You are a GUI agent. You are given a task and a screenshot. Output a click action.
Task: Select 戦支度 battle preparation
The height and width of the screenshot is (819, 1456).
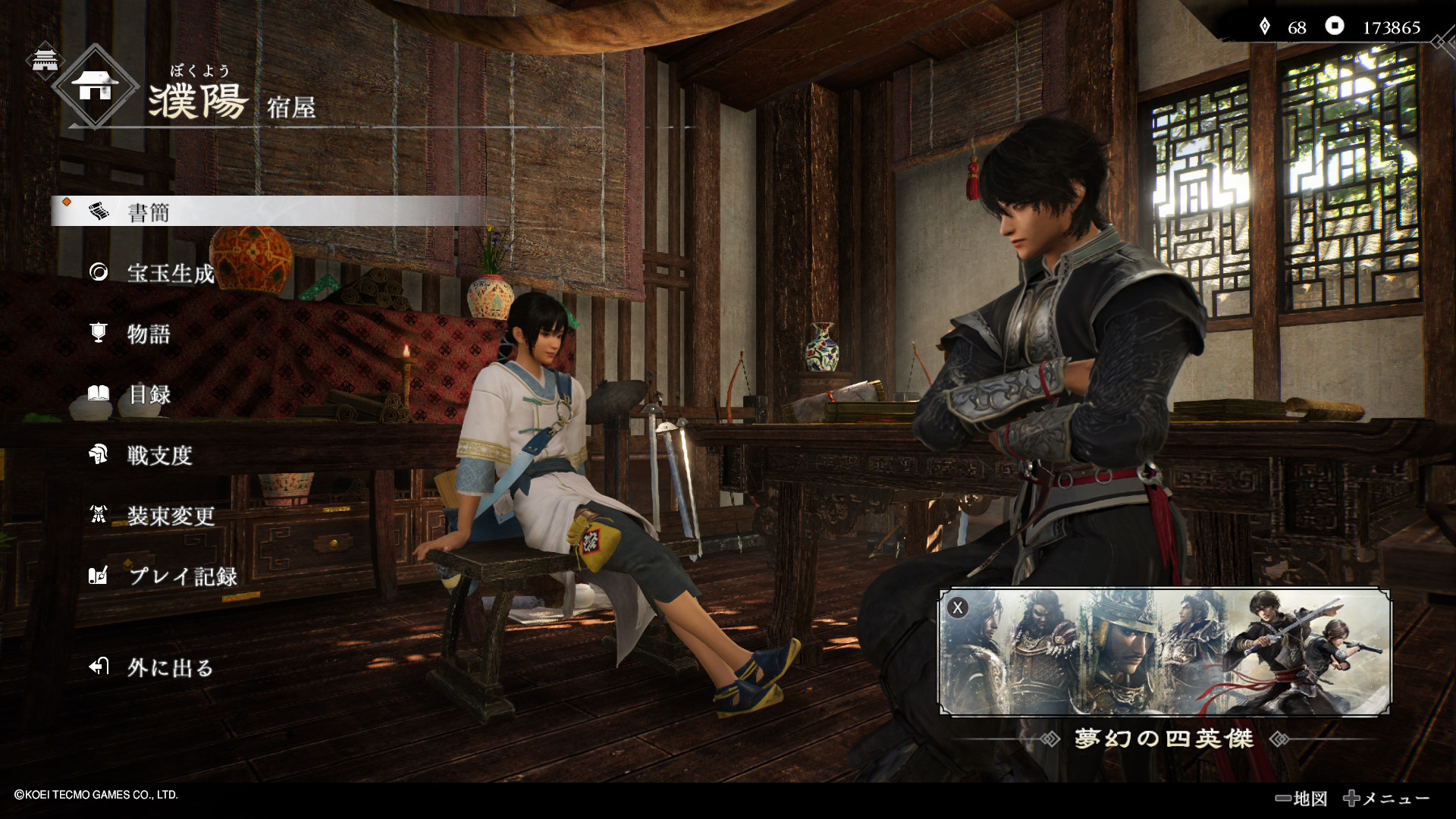[159, 455]
